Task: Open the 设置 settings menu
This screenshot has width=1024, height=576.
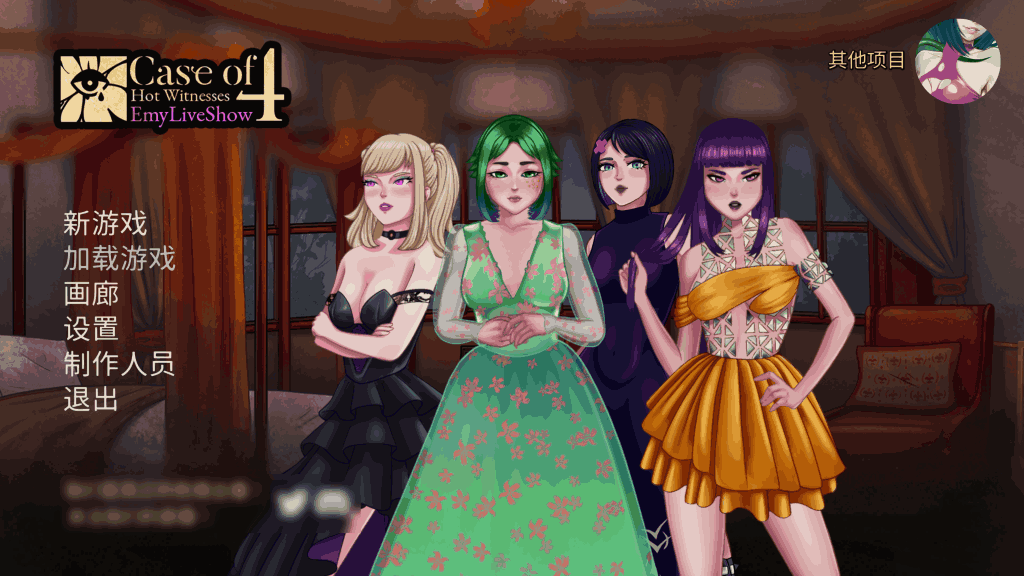Action: pyautogui.click(x=91, y=328)
